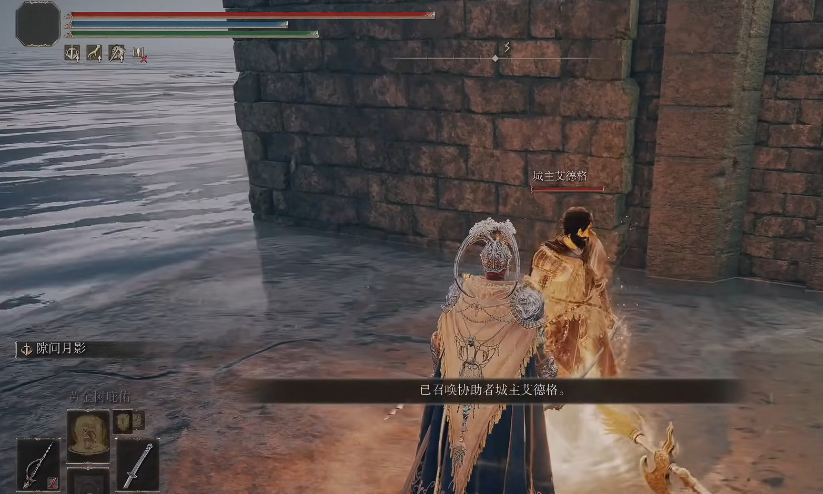Click the small shield pouch slot

click(123, 421)
